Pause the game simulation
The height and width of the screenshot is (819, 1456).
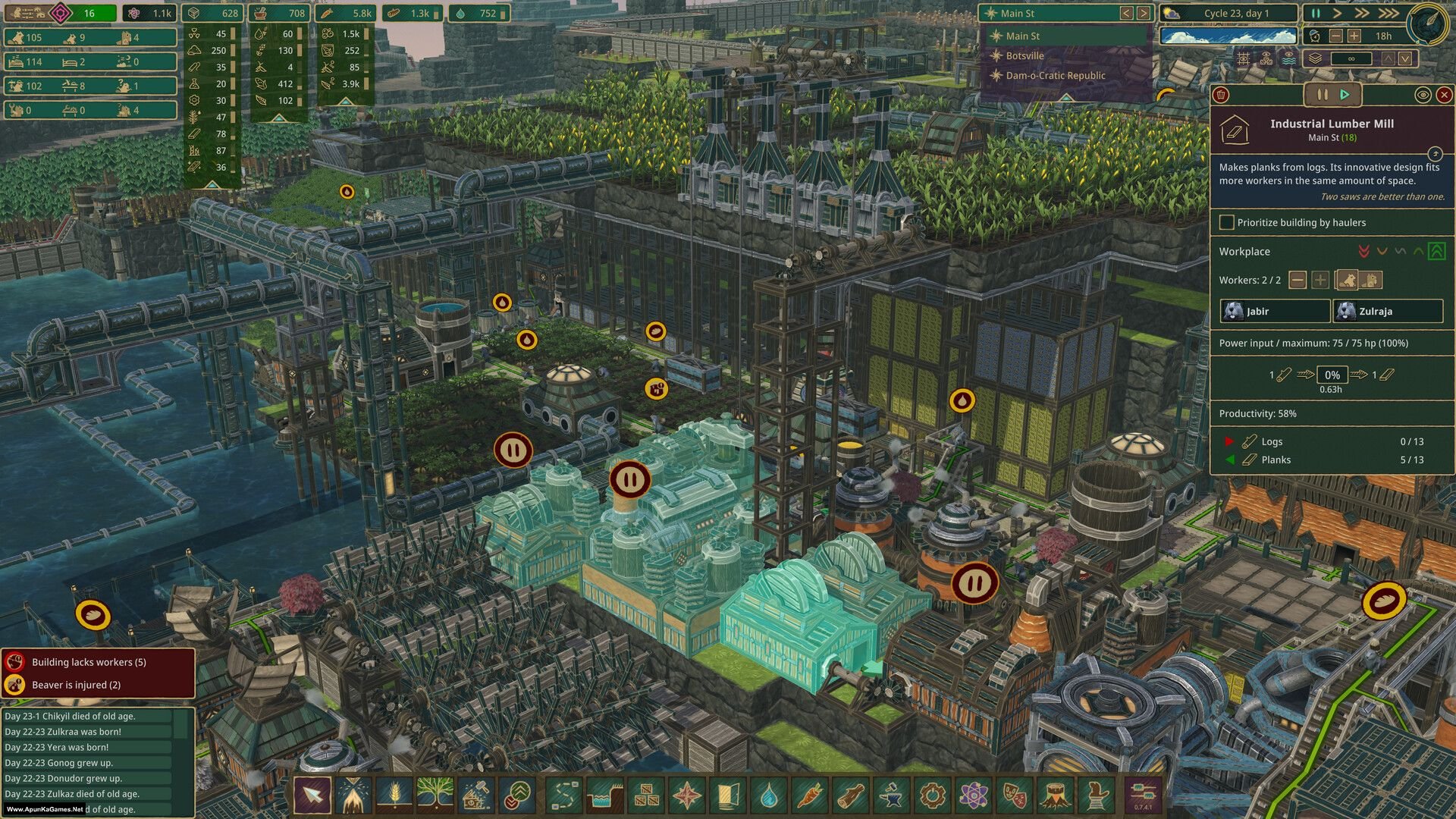[1316, 13]
